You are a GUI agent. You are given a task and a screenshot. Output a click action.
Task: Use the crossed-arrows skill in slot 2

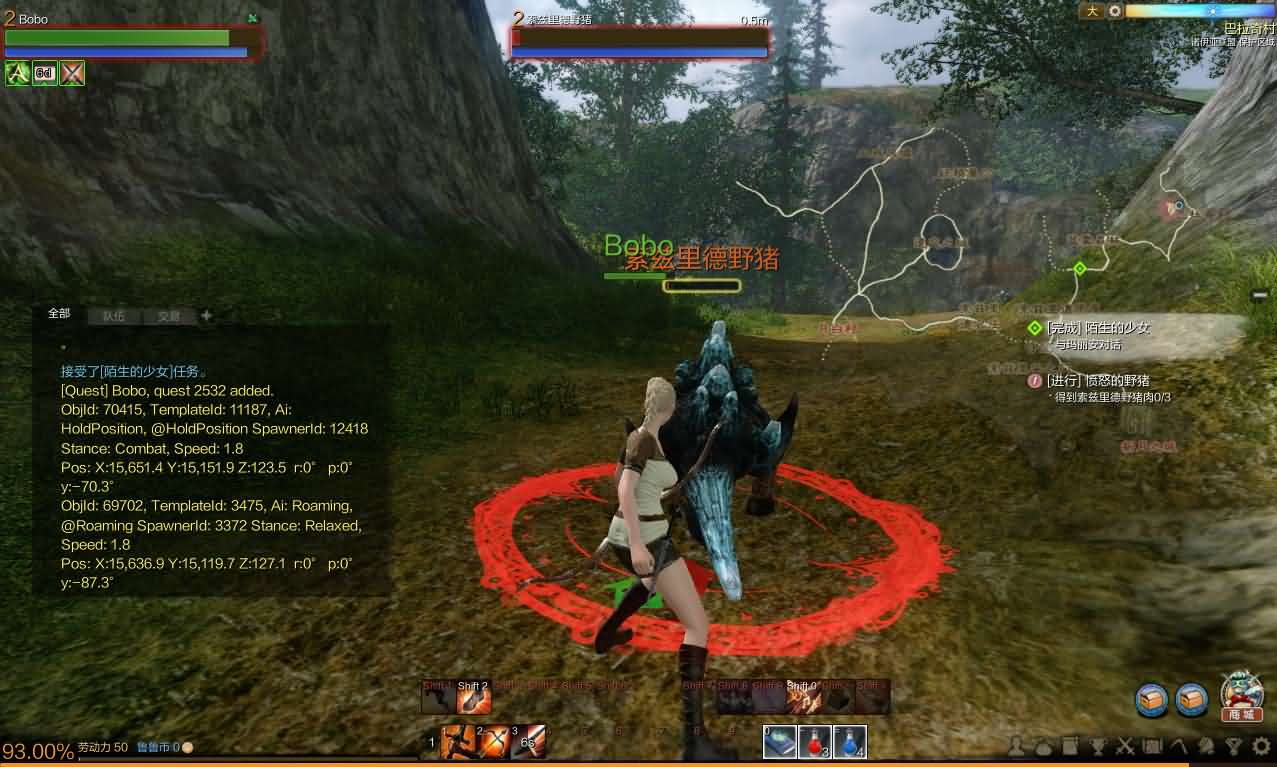point(493,742)
